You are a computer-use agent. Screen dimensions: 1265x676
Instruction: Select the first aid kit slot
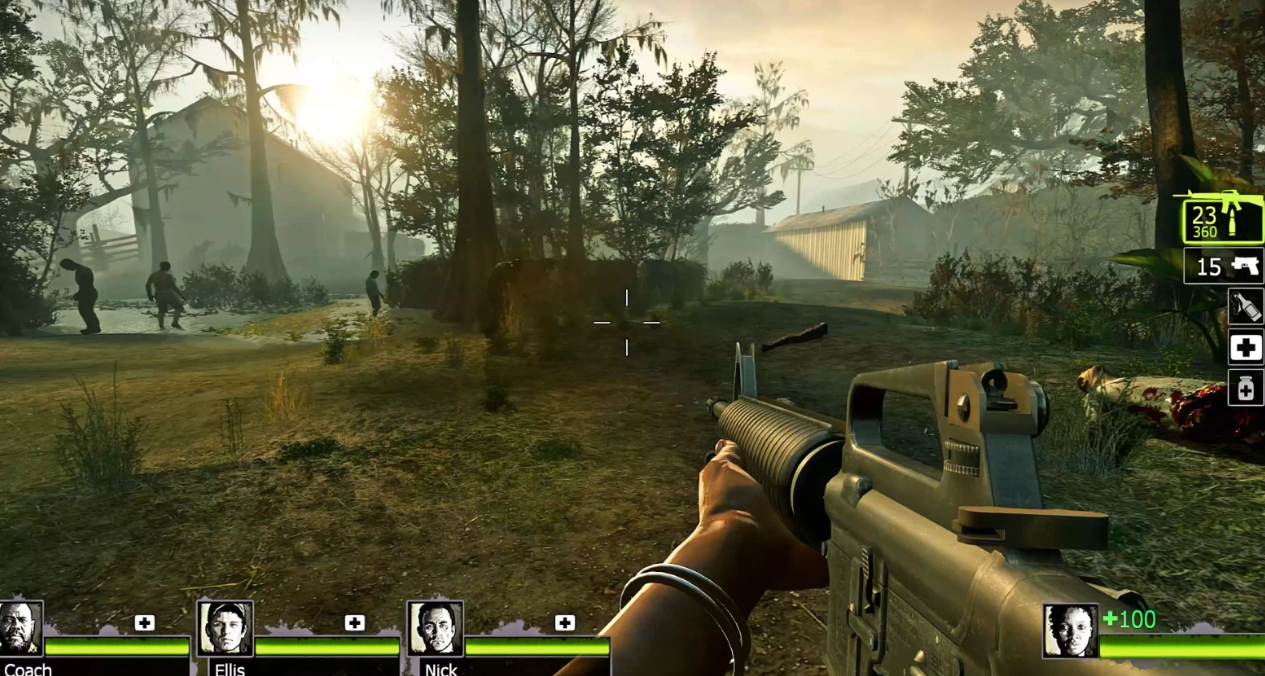click(x=1246, y=348)
